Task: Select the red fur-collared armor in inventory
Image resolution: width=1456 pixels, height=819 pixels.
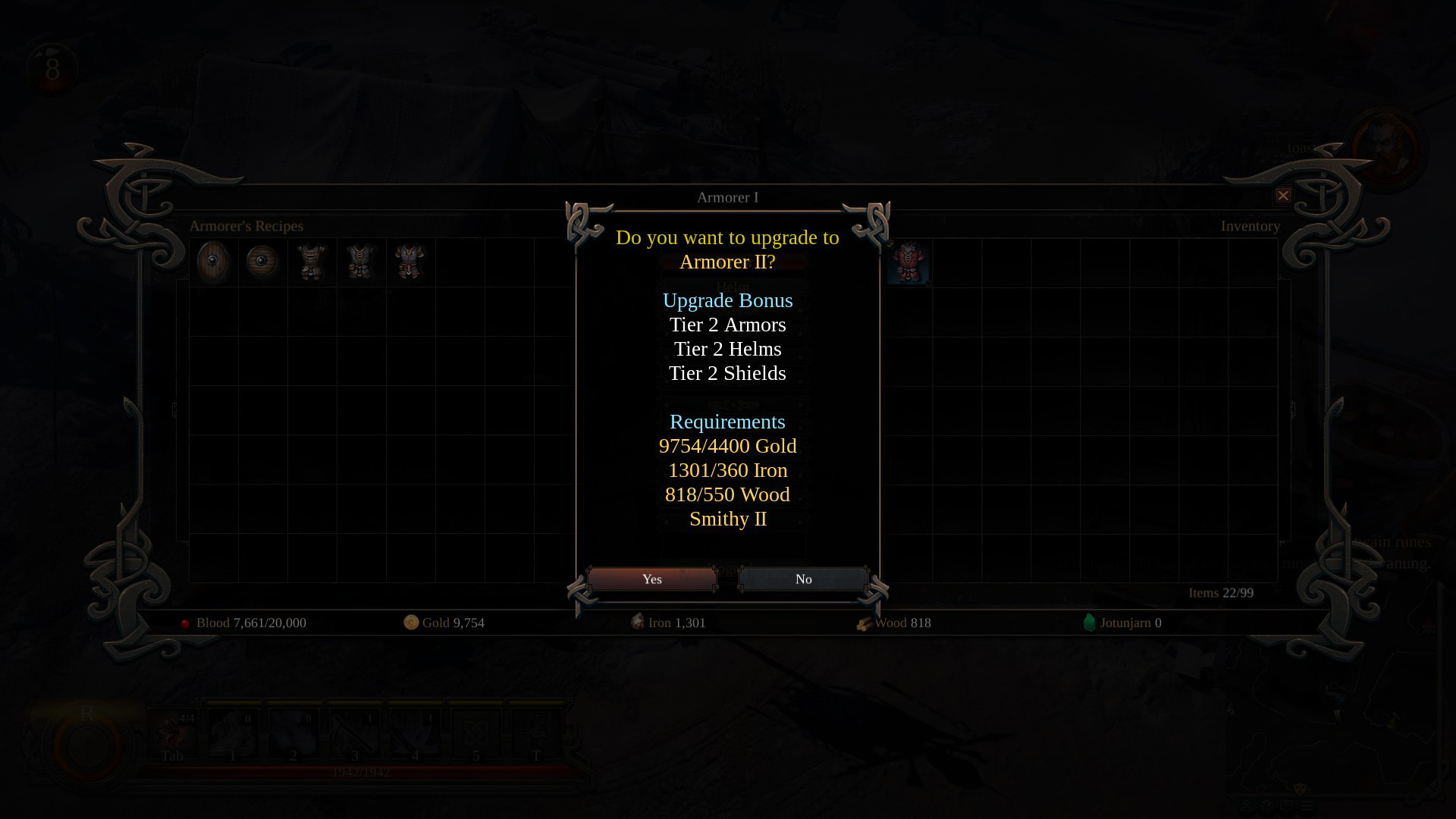Action: point(908,263)
